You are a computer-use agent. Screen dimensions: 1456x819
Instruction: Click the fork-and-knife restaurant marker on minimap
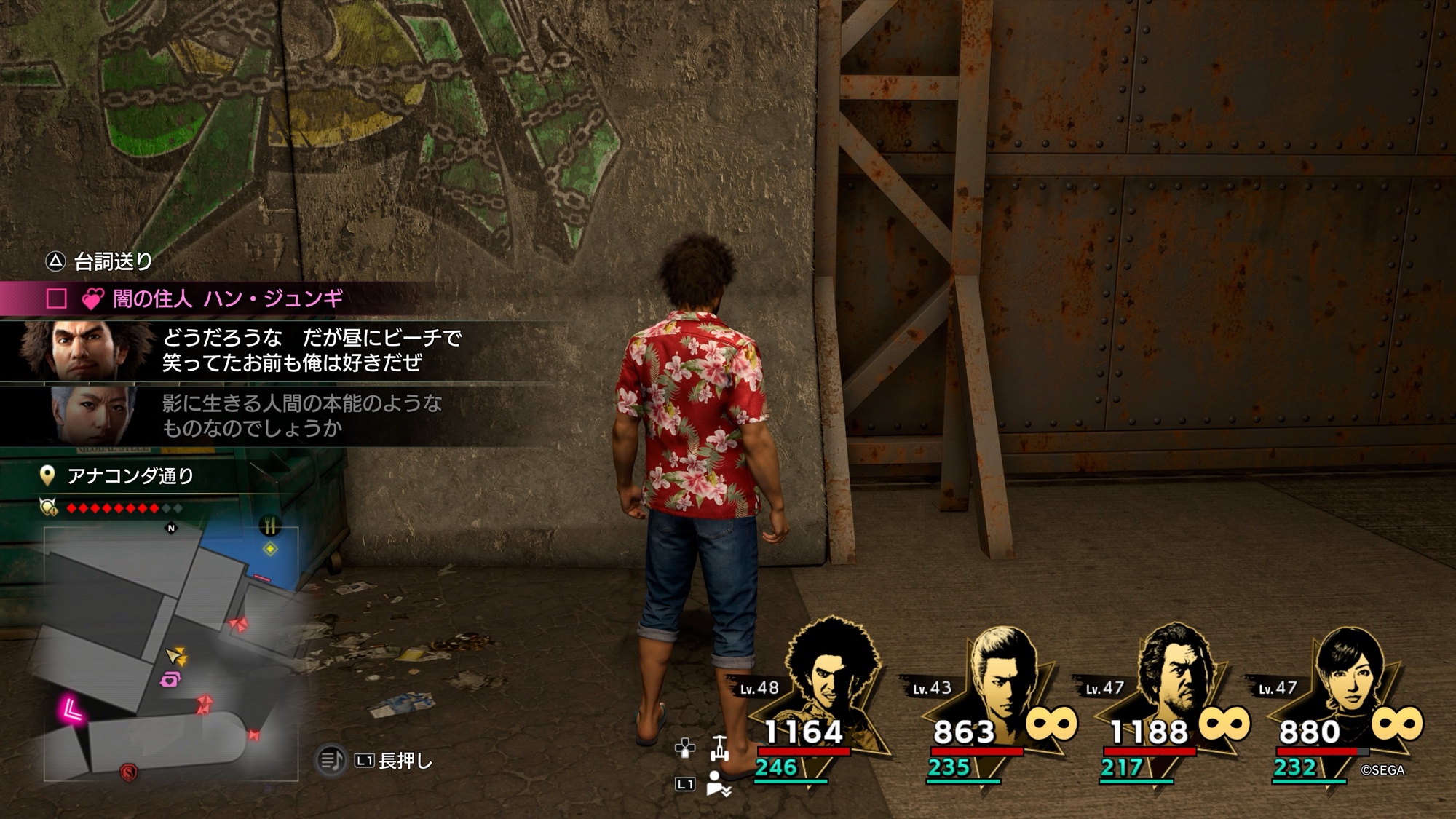(x=270, y=525)
